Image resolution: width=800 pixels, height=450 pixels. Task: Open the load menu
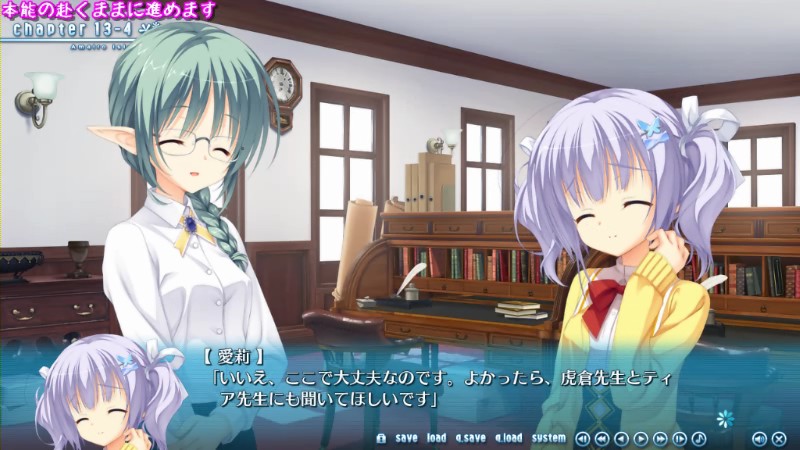pyautogui.click(x=437, y=438)
